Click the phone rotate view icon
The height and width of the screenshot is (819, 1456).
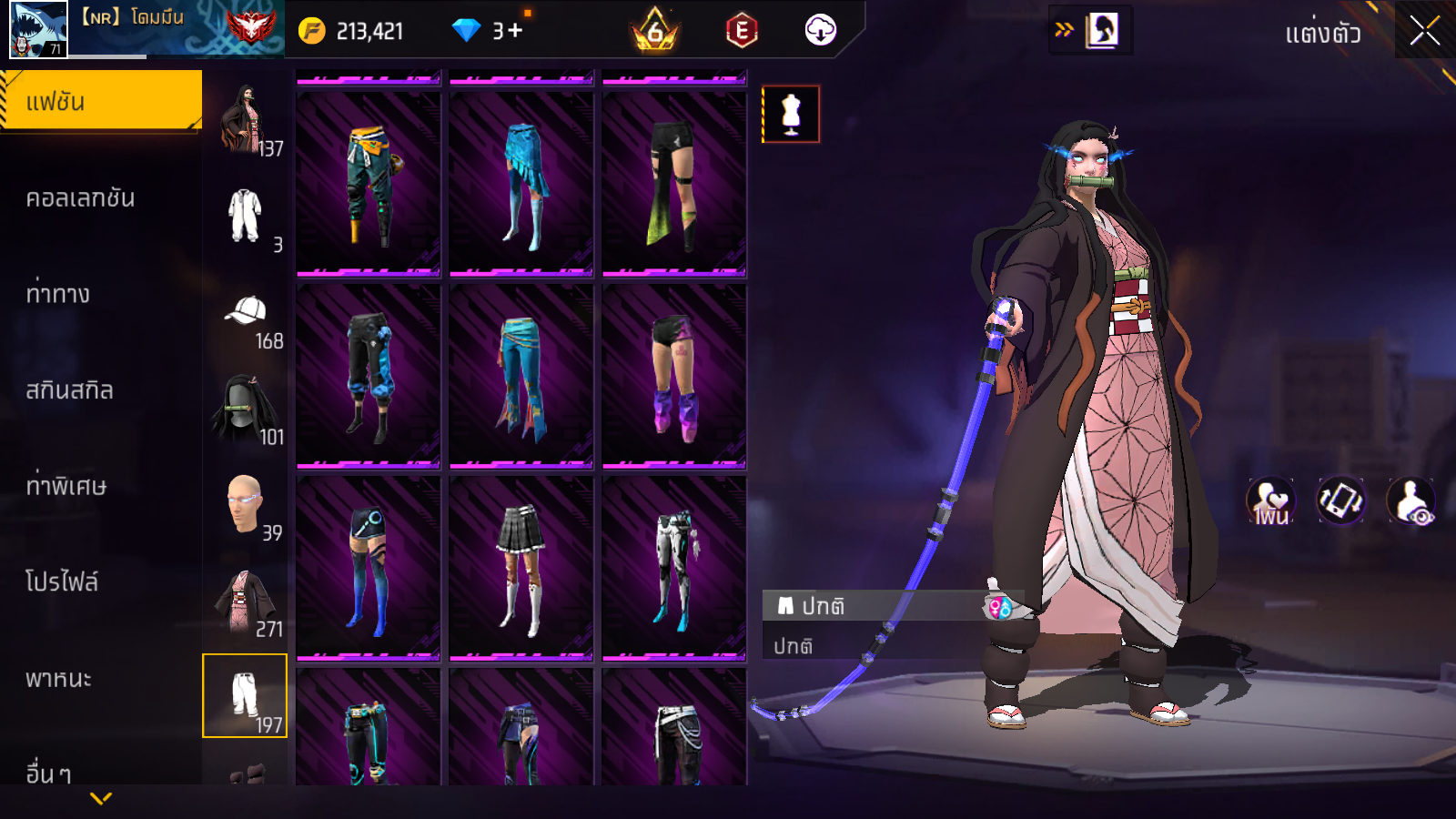[1340, 500]
